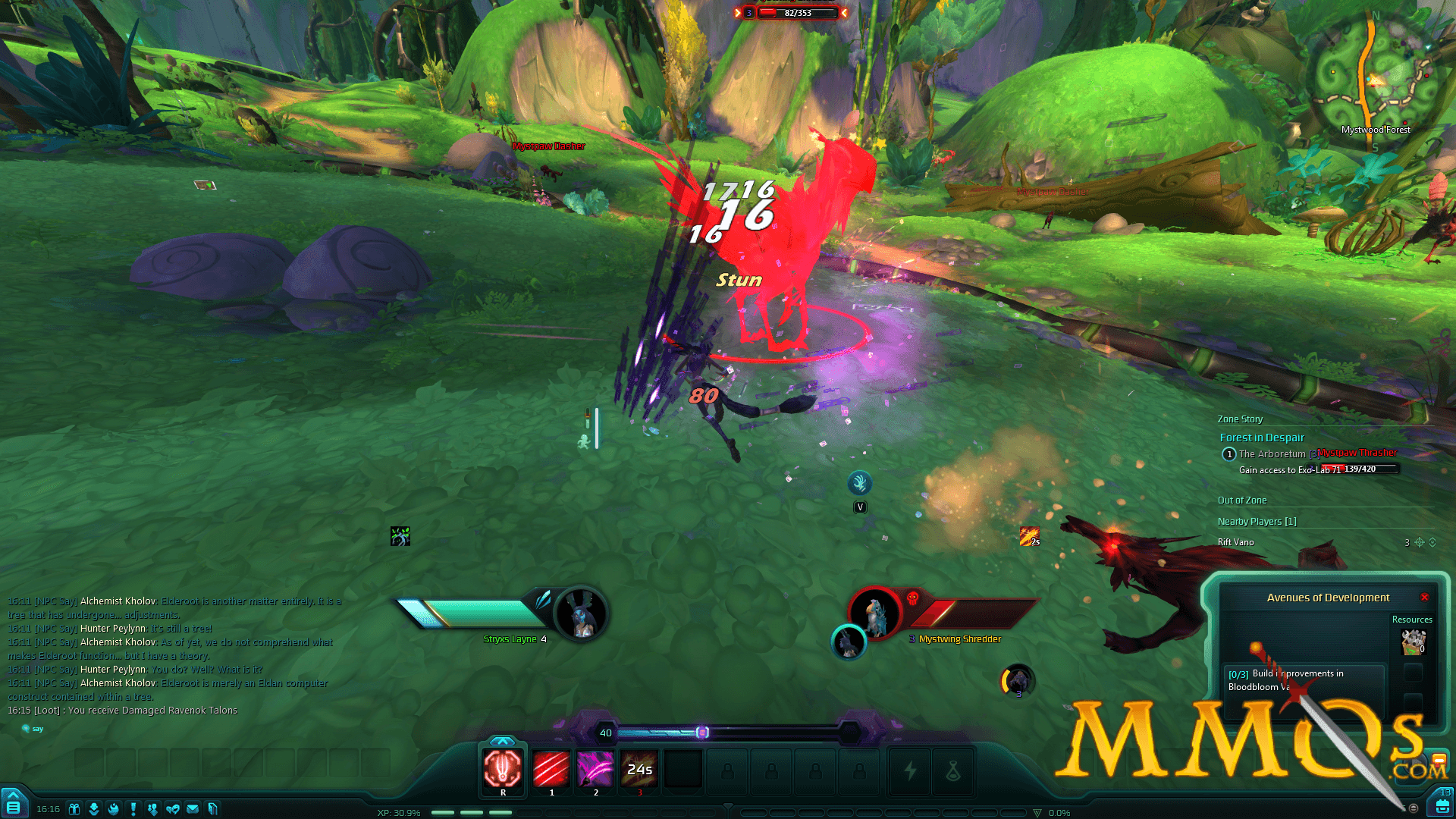Collapse the Zone Story section
This screenshot has height=819, width=1456.
click(x=1239, y=419)
